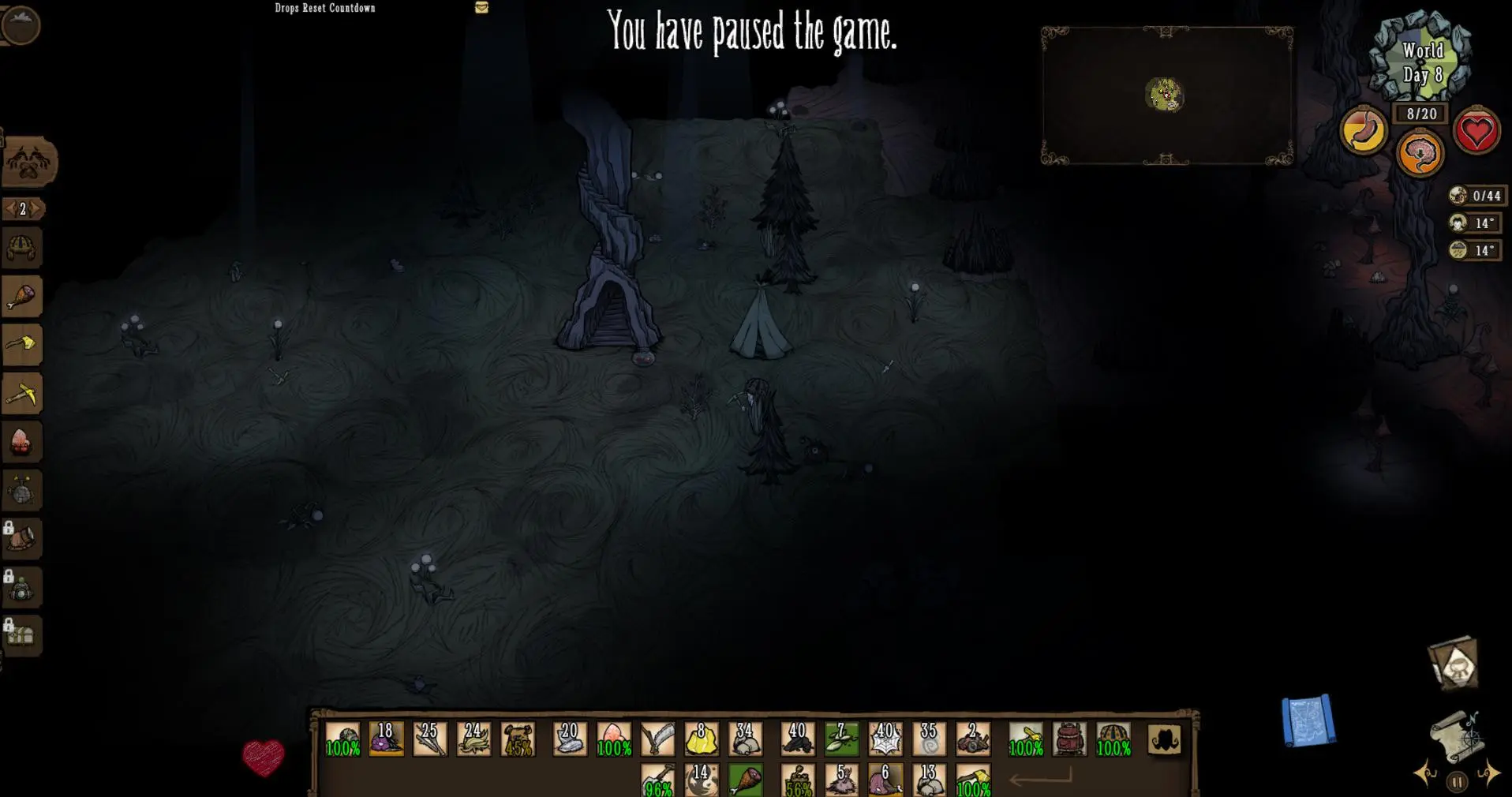1512x797 pixels.
Task: Click the Drops Reset Countdown label
Action: point(324,7)
